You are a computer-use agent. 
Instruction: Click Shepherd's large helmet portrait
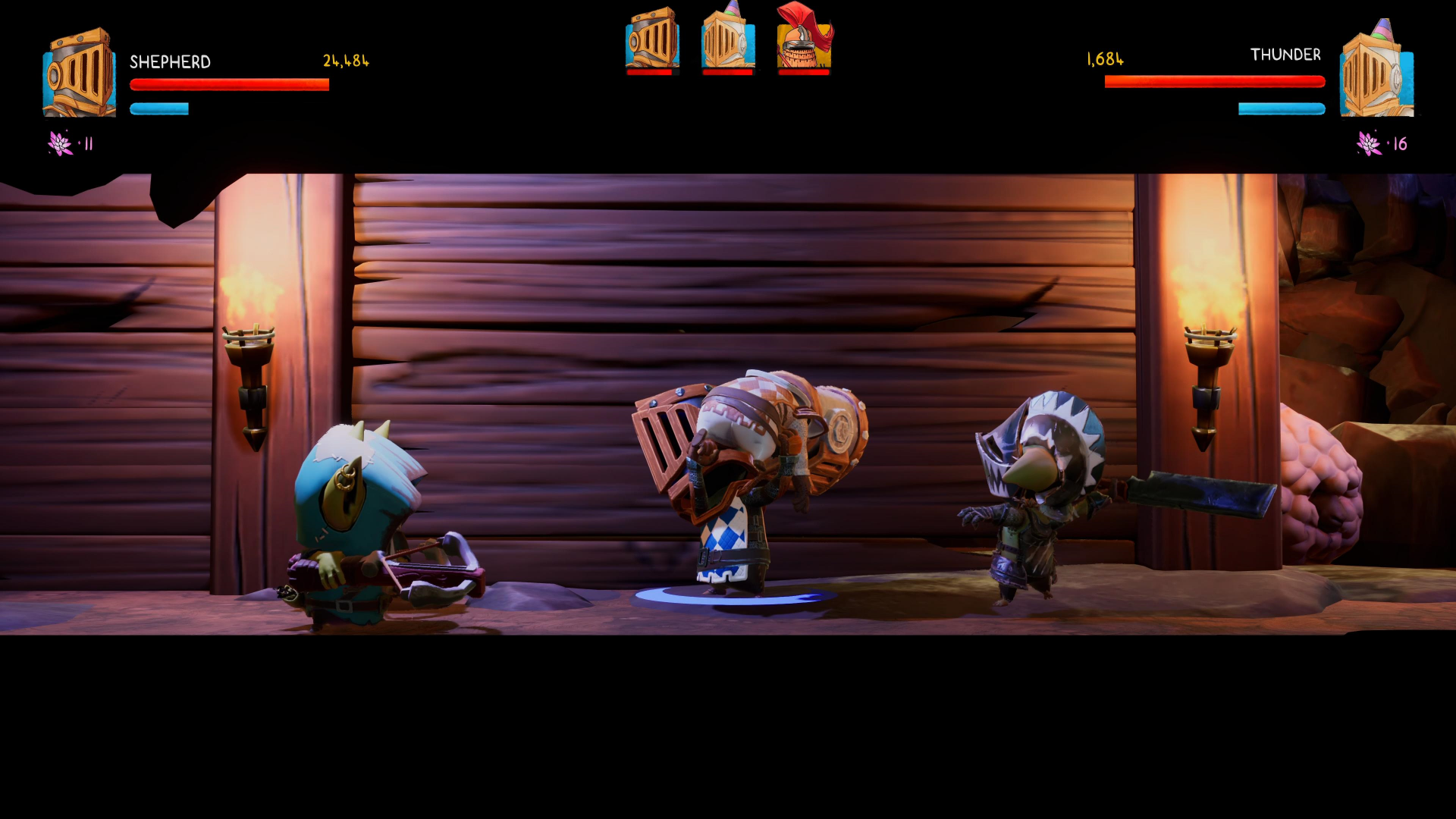(x=79, y=74)
